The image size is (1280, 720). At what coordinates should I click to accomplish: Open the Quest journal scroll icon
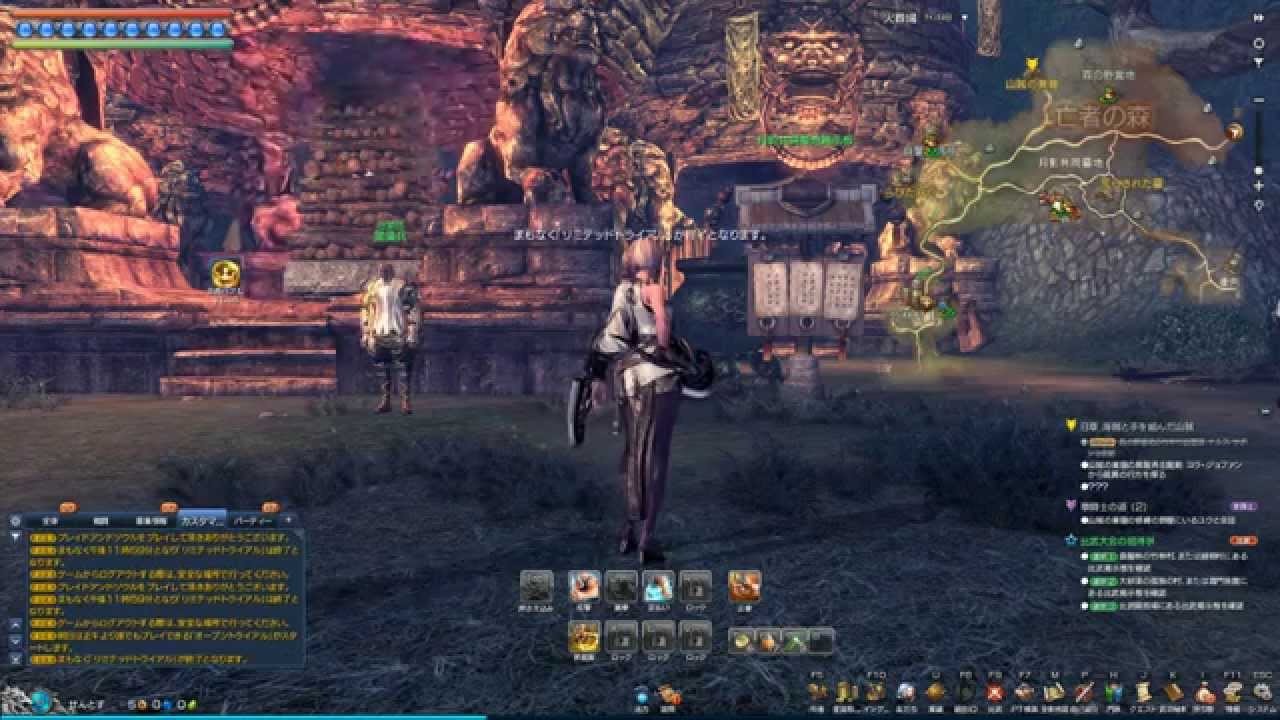point(1143,691)
